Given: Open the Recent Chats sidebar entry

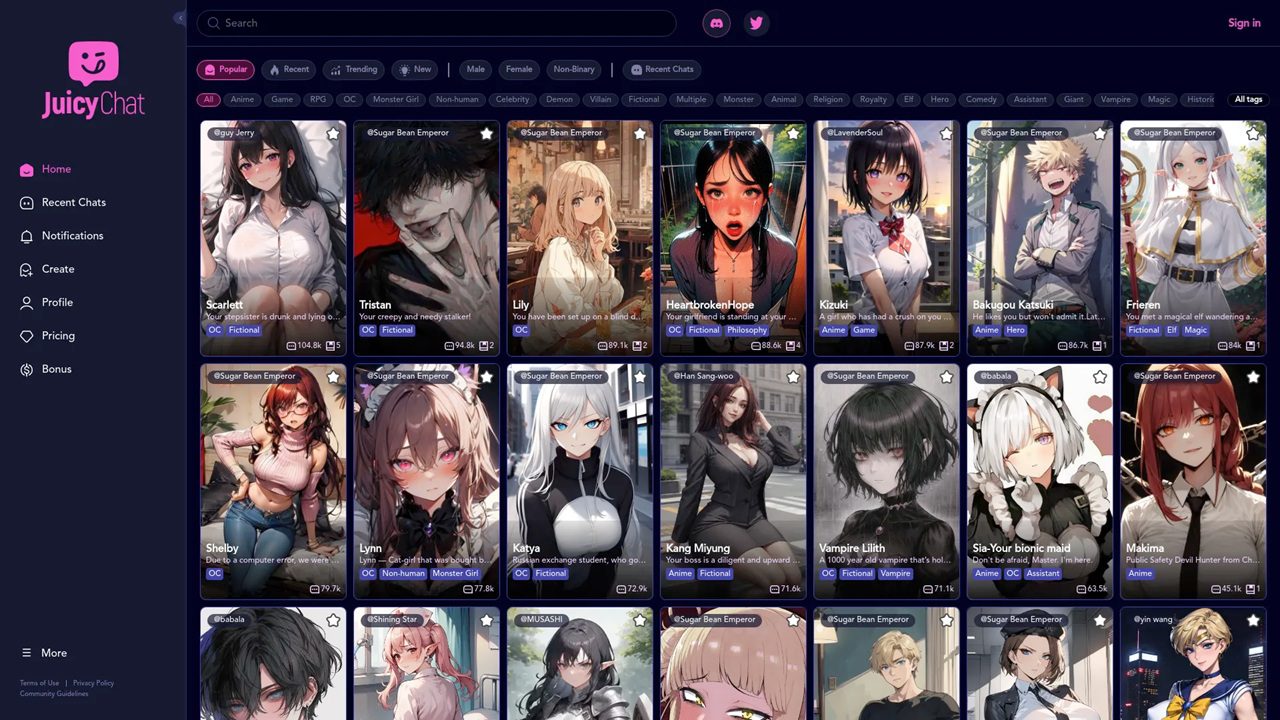Looking at the screenshot, I should 73,203.
